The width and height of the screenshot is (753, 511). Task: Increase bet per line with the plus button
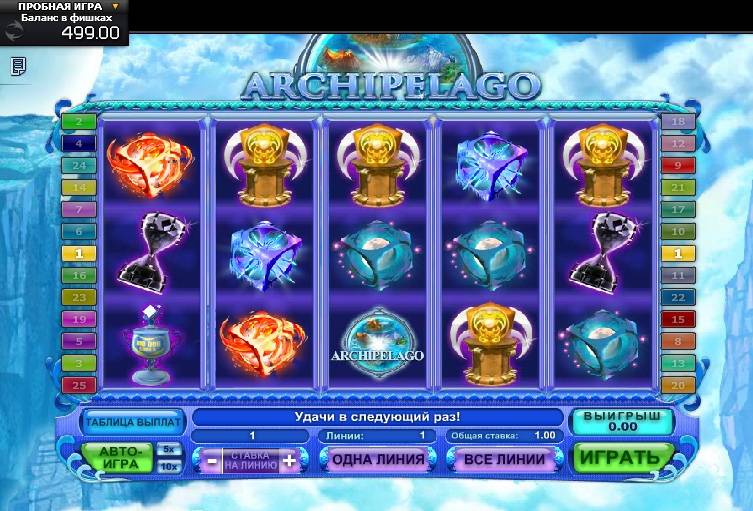(x=289, y=460)
